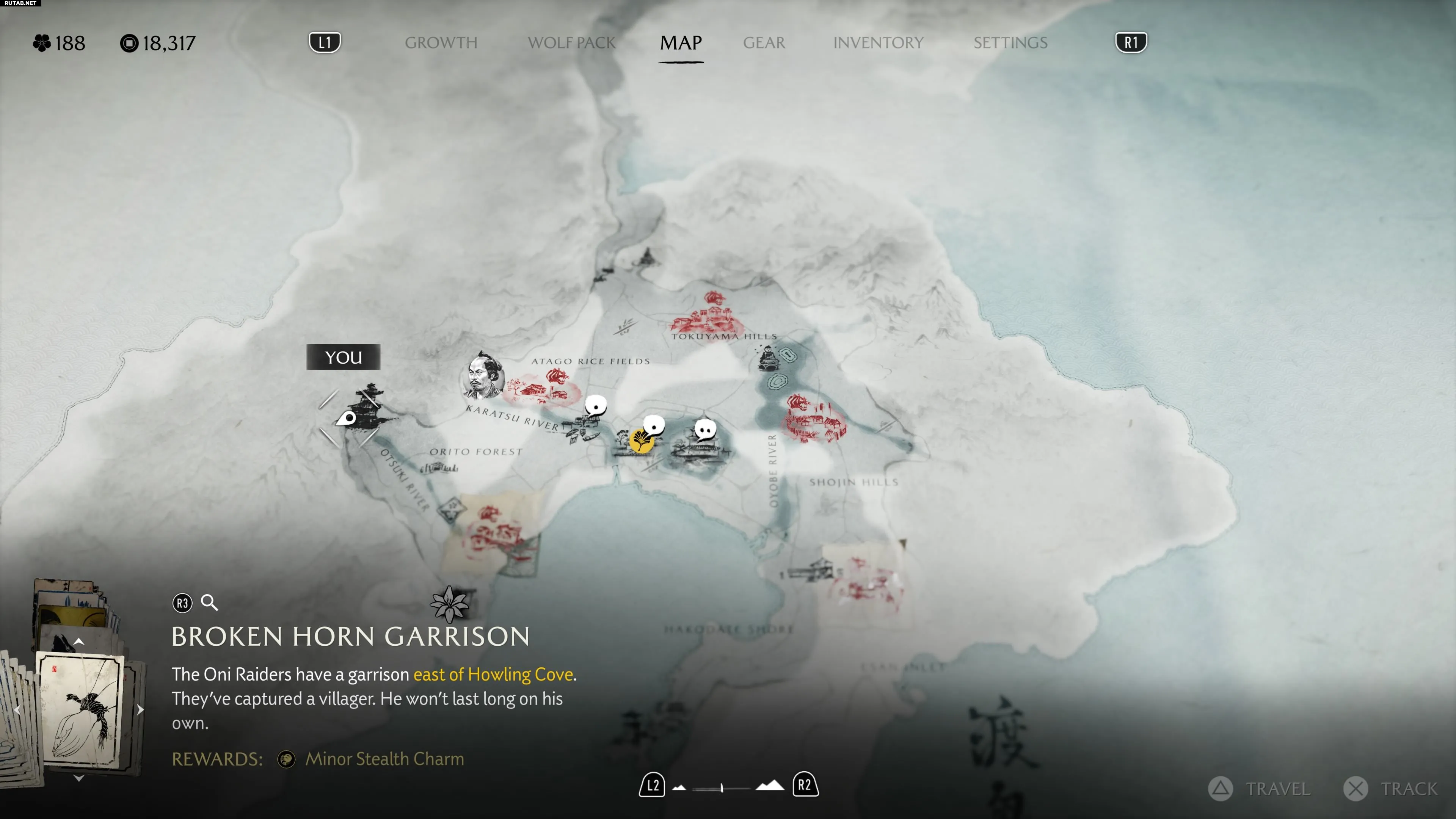
Task: Switch to the Settings tab
Action: [x=1010, y=42]
